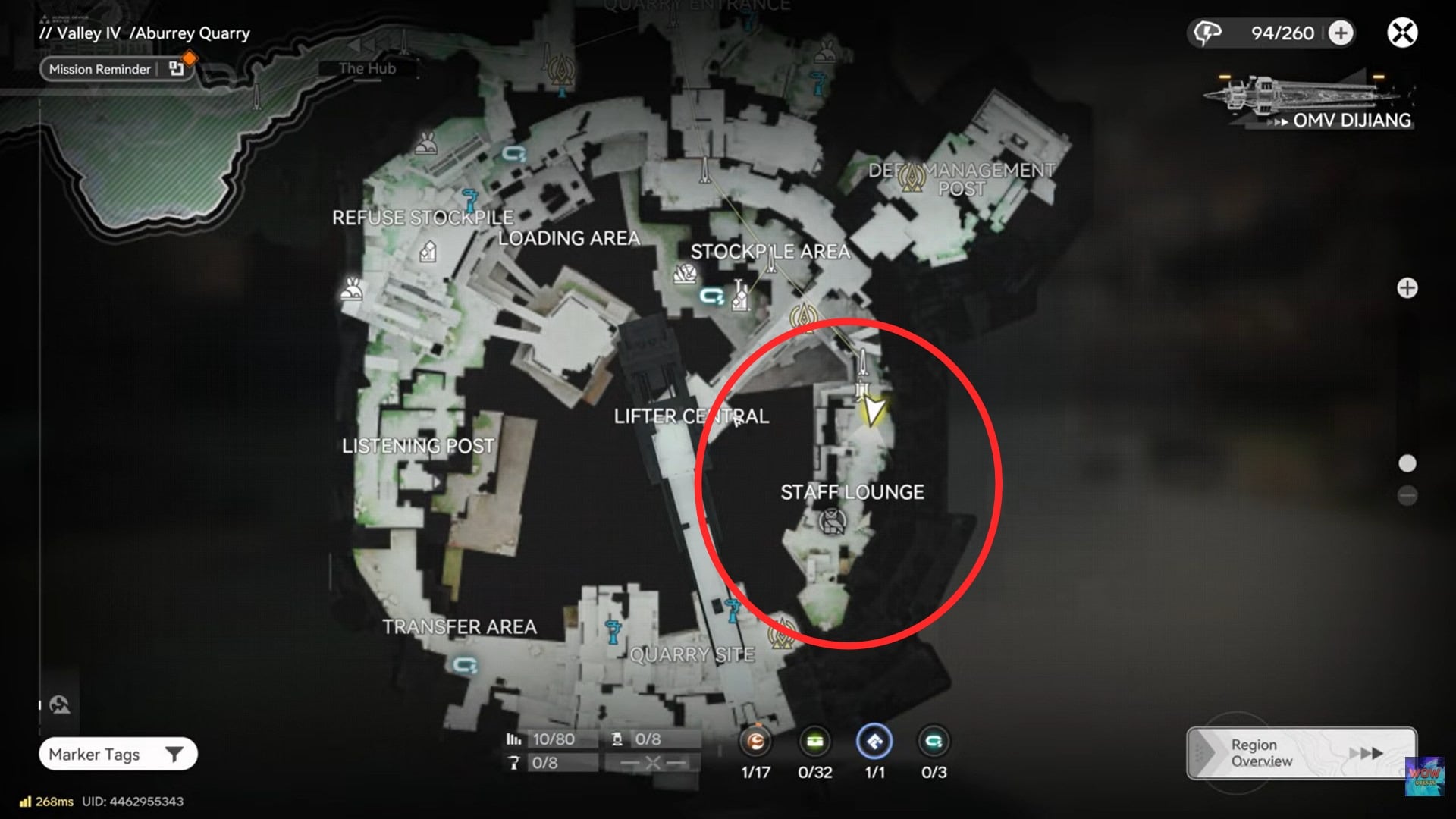1456x819 pixels.
Task: Click the zoom-in plus on the map edge
Action: pos(1407,288)
